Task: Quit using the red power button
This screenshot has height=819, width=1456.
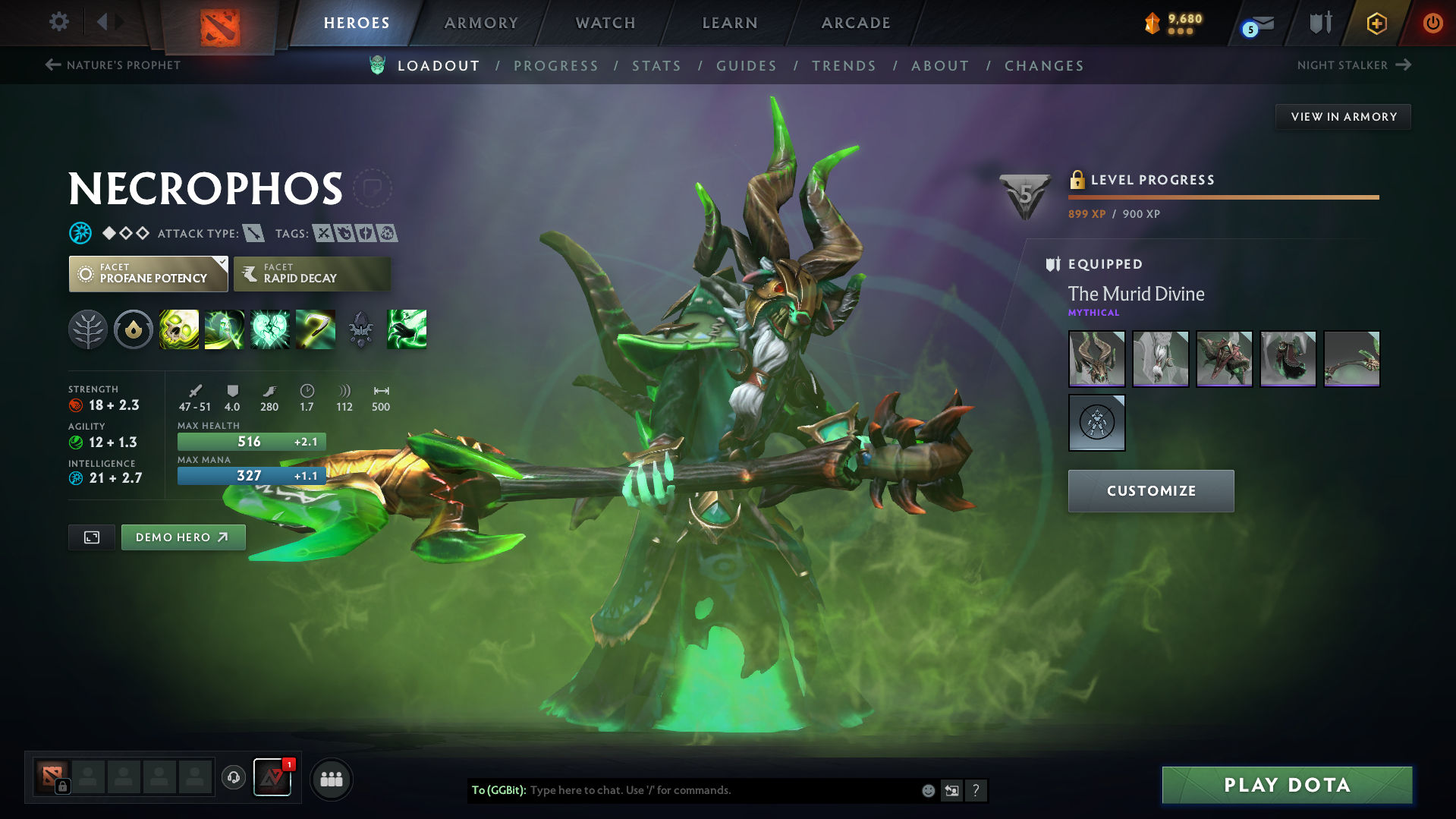Action: pos(1432,23)
